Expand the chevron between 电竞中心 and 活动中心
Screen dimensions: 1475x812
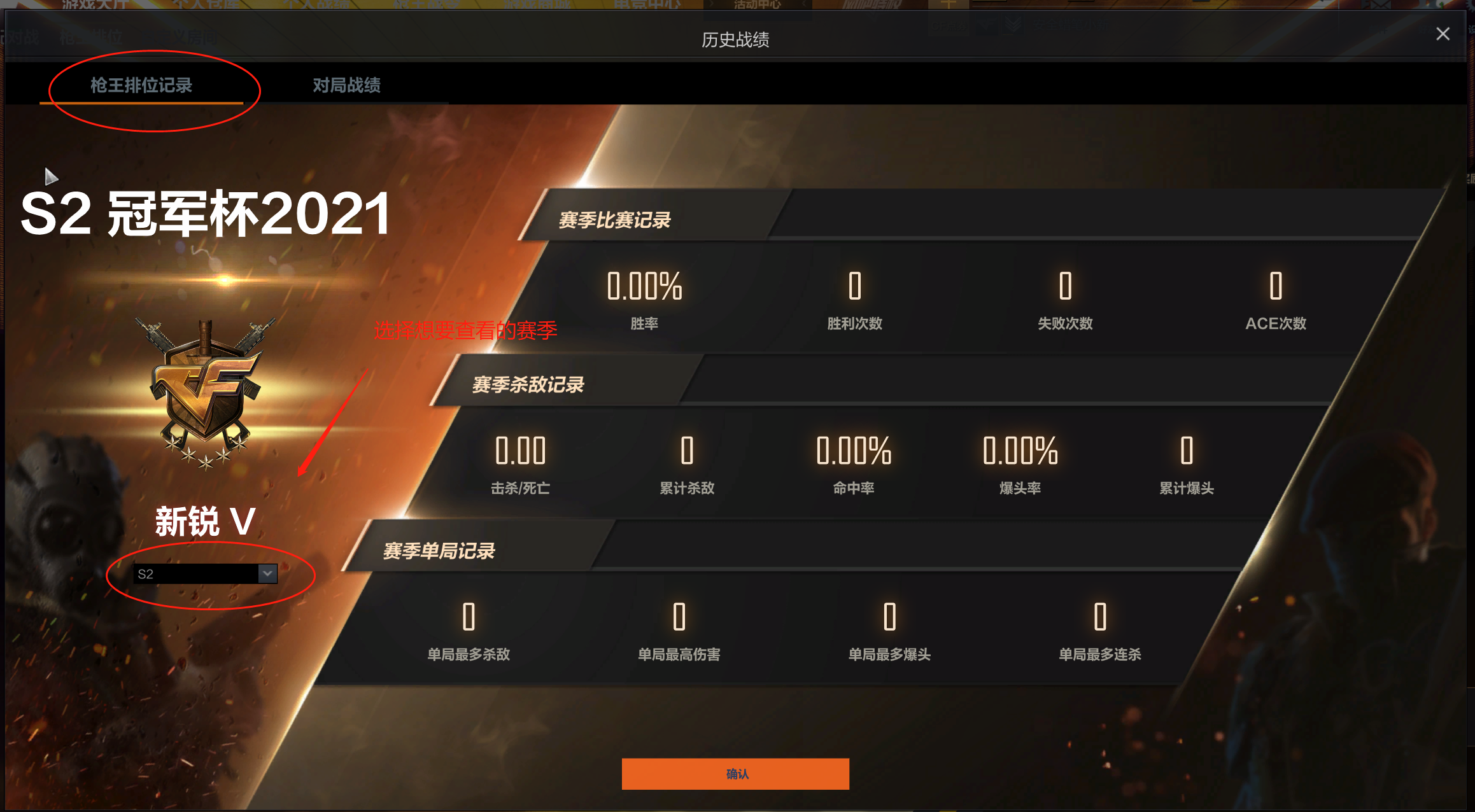pyautogui.click(x=710, y=5)
